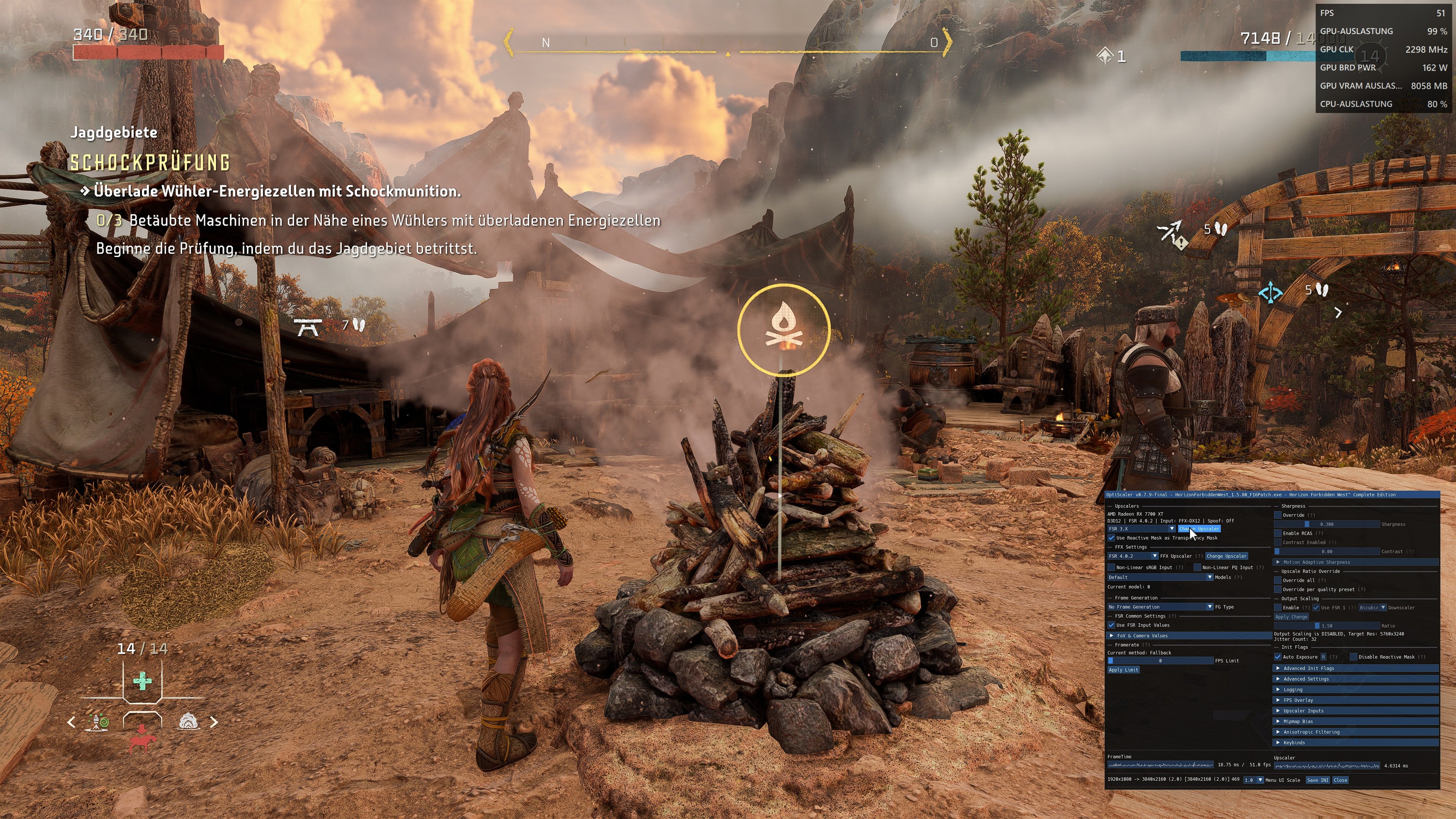
Task: Click the Apply Limit button
Action: tap(1123, 670)
